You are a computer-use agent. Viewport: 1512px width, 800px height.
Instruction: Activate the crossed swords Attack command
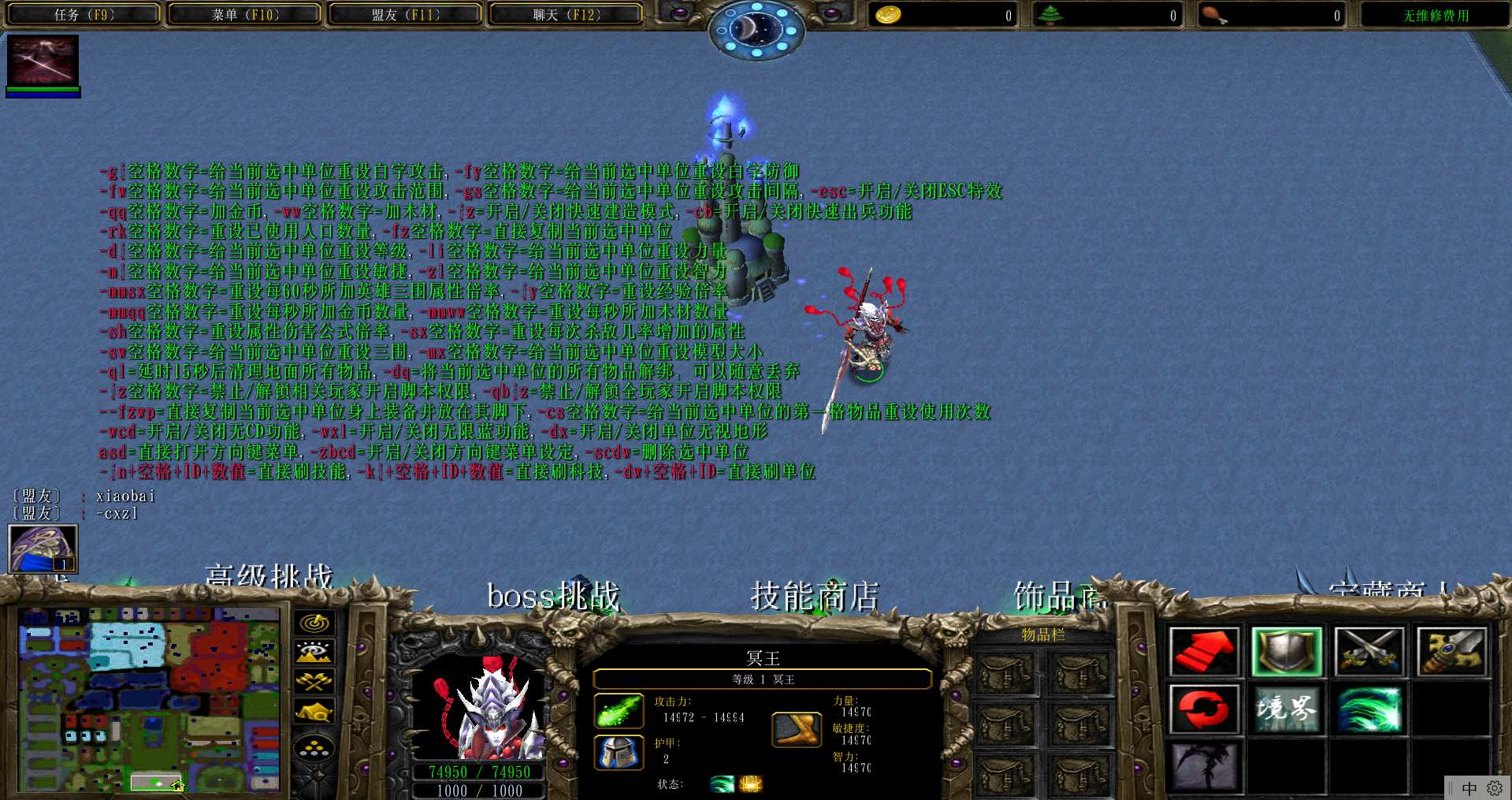pos(1369,652)
